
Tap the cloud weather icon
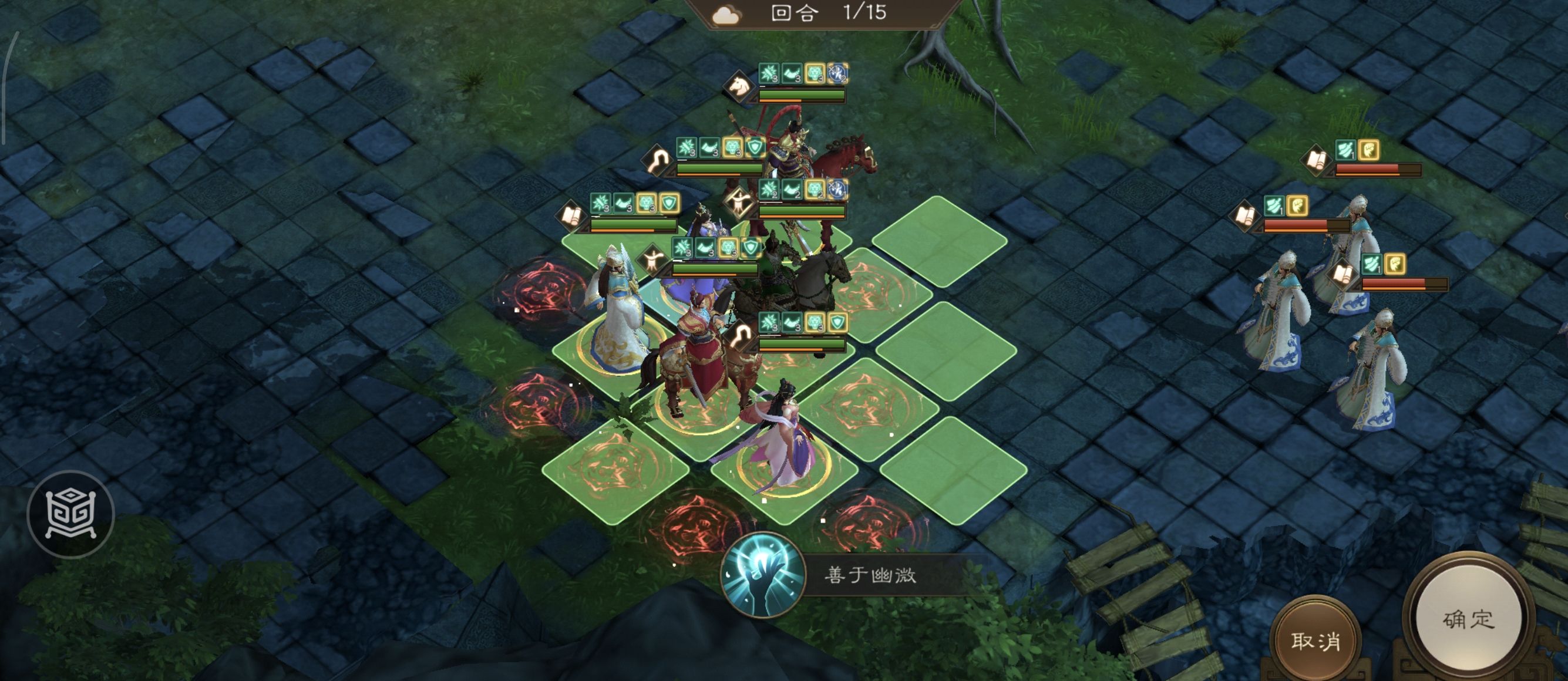tap(726, 15)
